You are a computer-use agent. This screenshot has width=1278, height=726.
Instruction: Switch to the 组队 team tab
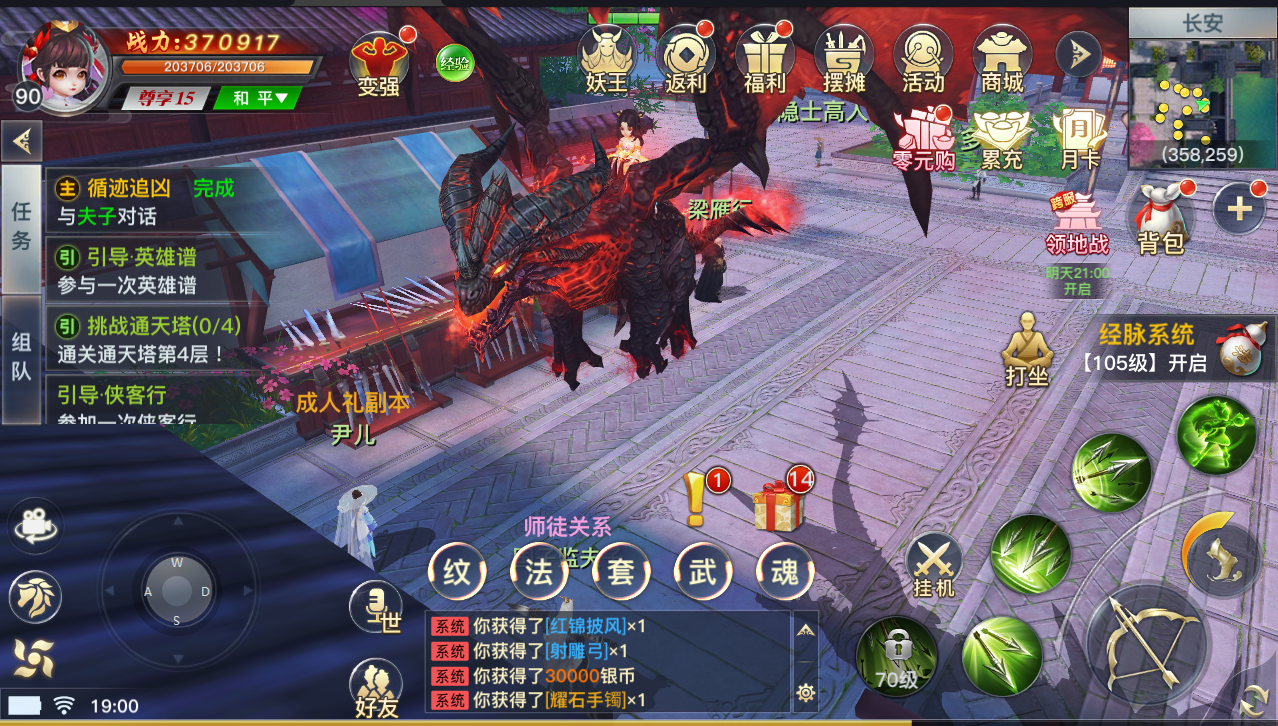21,357
